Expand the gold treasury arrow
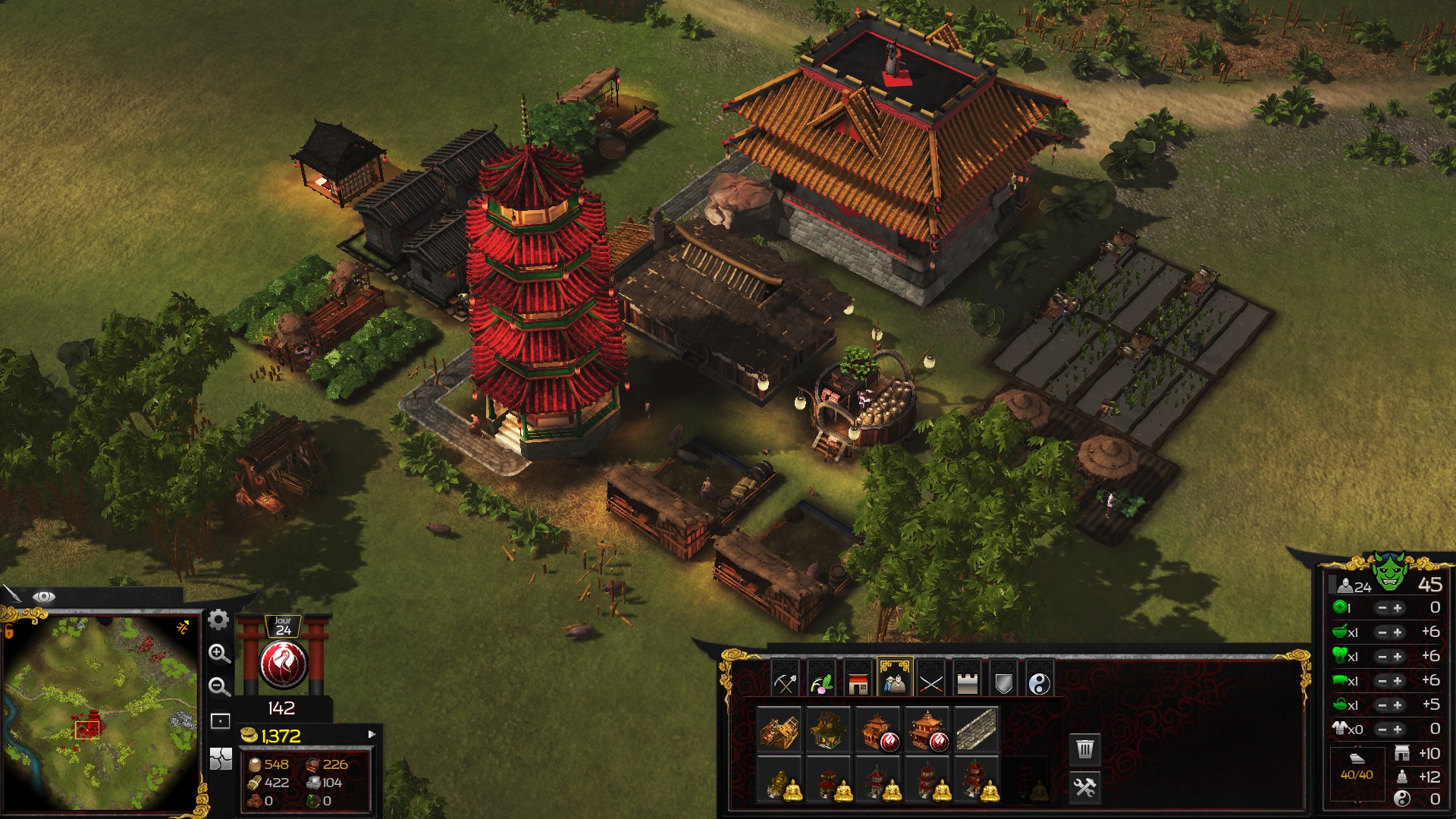This screenshot has width=1456, height=819. point(372,734)
